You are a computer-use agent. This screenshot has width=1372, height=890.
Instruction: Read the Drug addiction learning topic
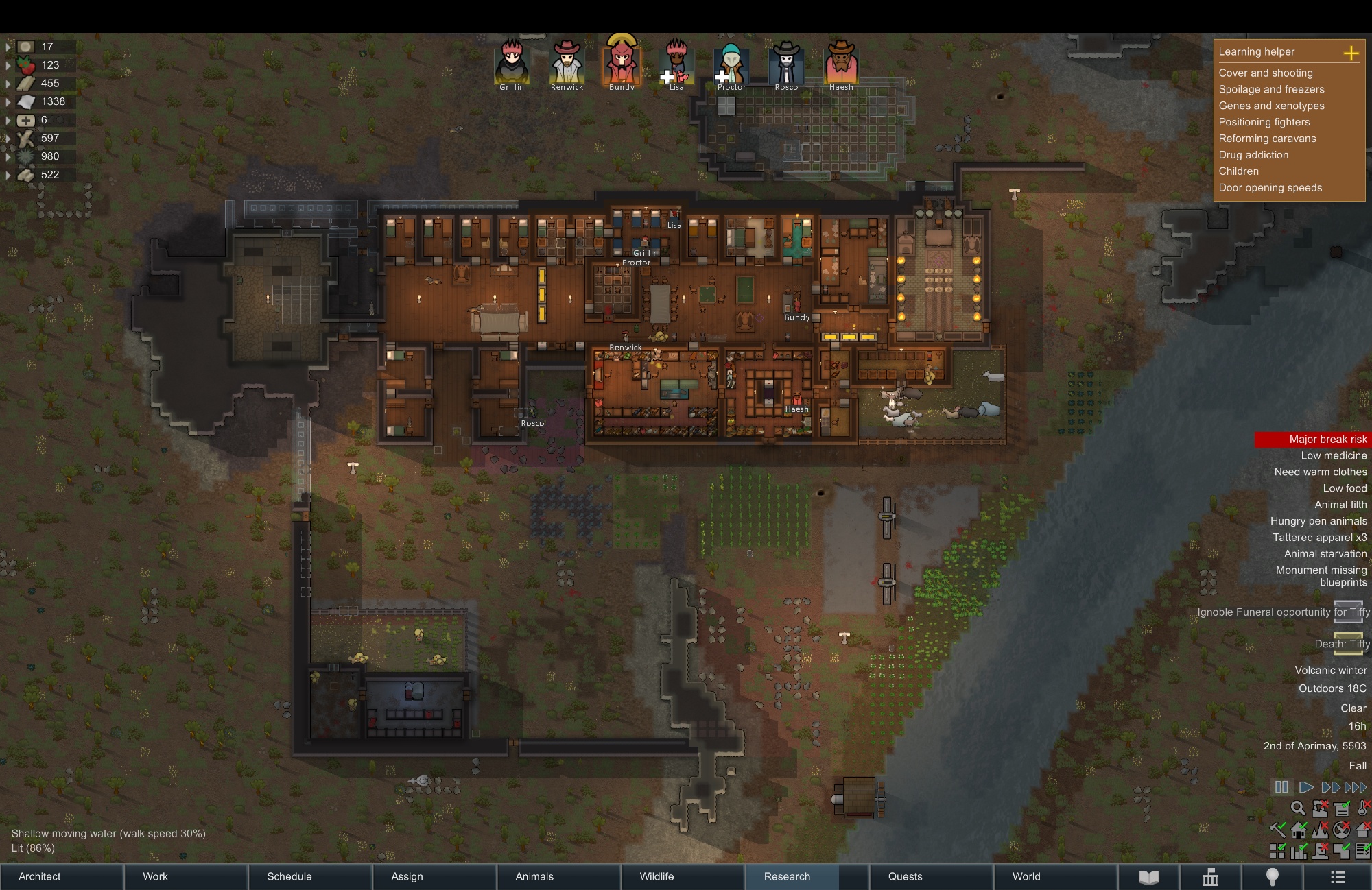tap(1253, 155)
